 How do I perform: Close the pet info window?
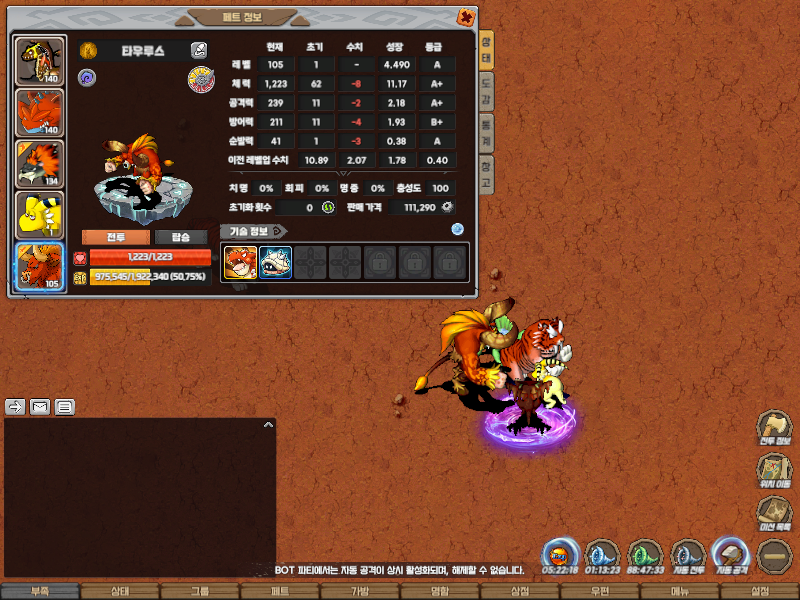point(466,17)
